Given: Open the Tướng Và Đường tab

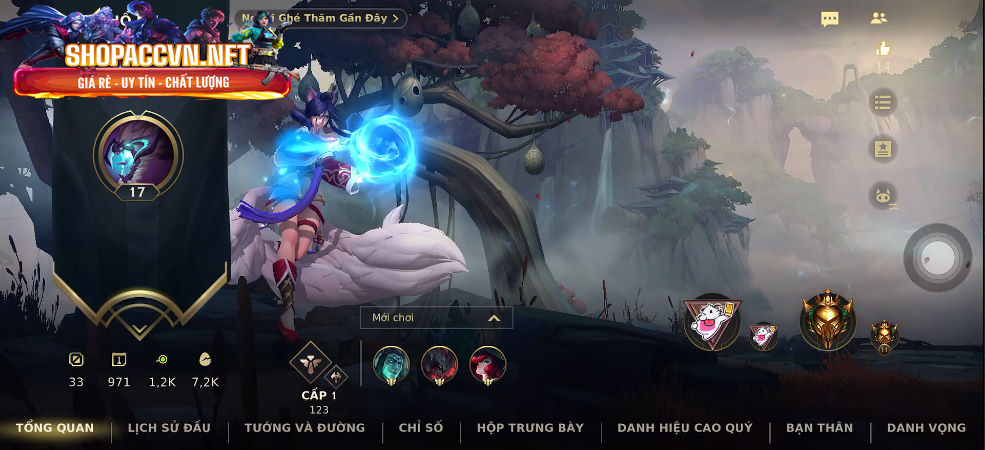Looking at the screenshot, I should 304,428.
